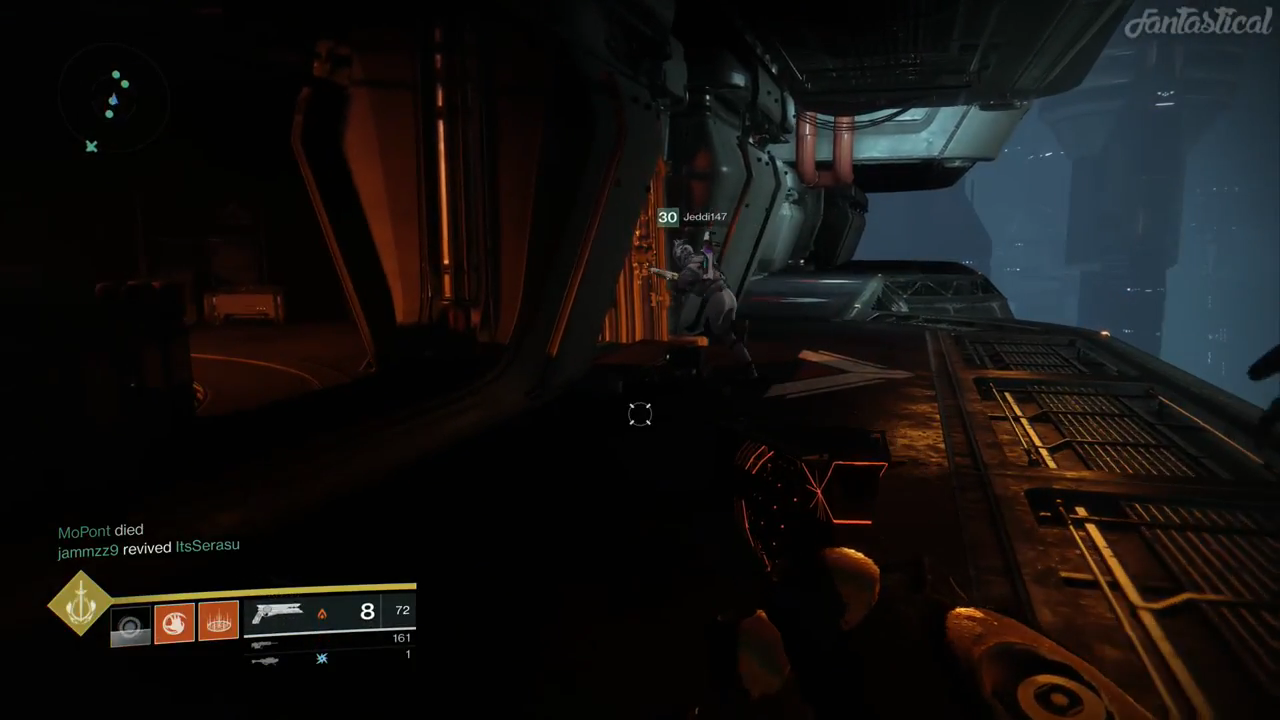
Task: Switch to the heavy weapon in the bottom row
Action: pyautogui.click(x=264, y=660)
